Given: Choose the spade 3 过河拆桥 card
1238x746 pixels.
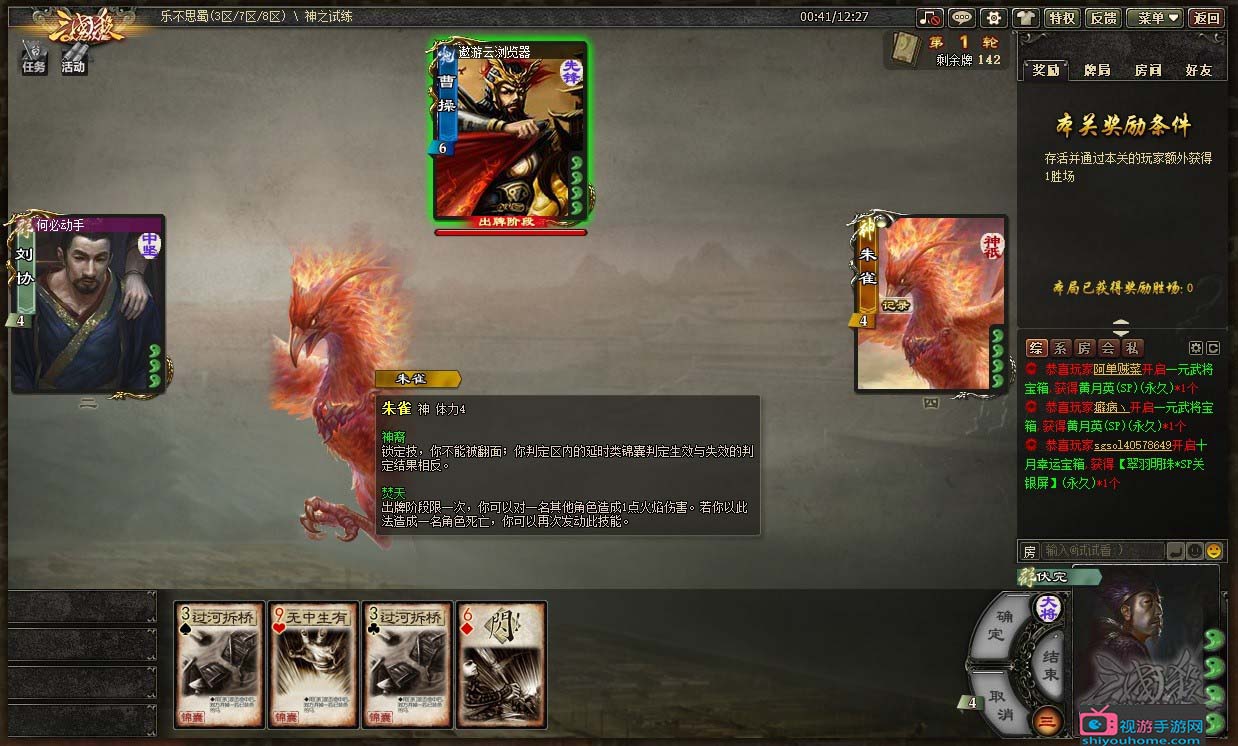Looking at the screenshot, I should click(220, 664).
